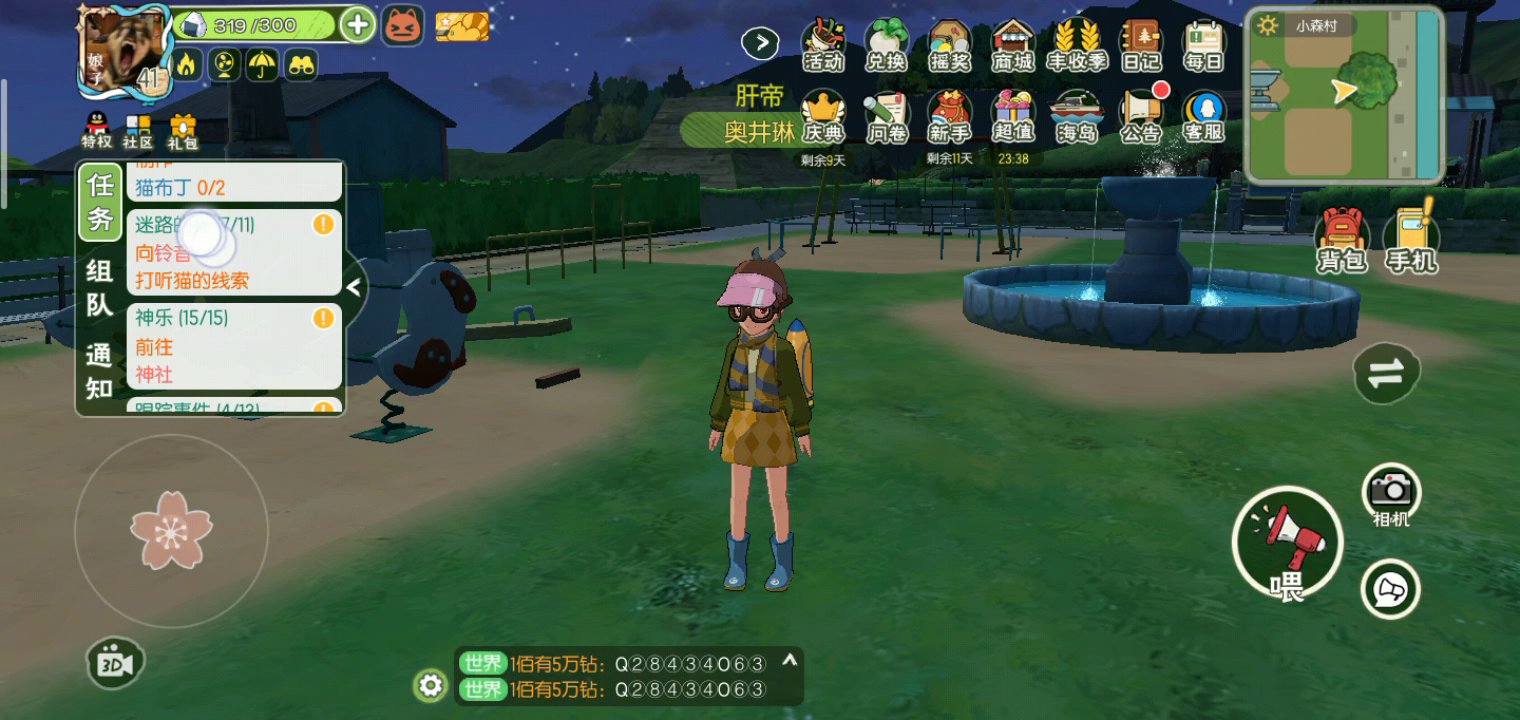Open the 兑换 exchange menu
Screen dimensions: 1520x720
pyautogui.click(x=886, y=46)
